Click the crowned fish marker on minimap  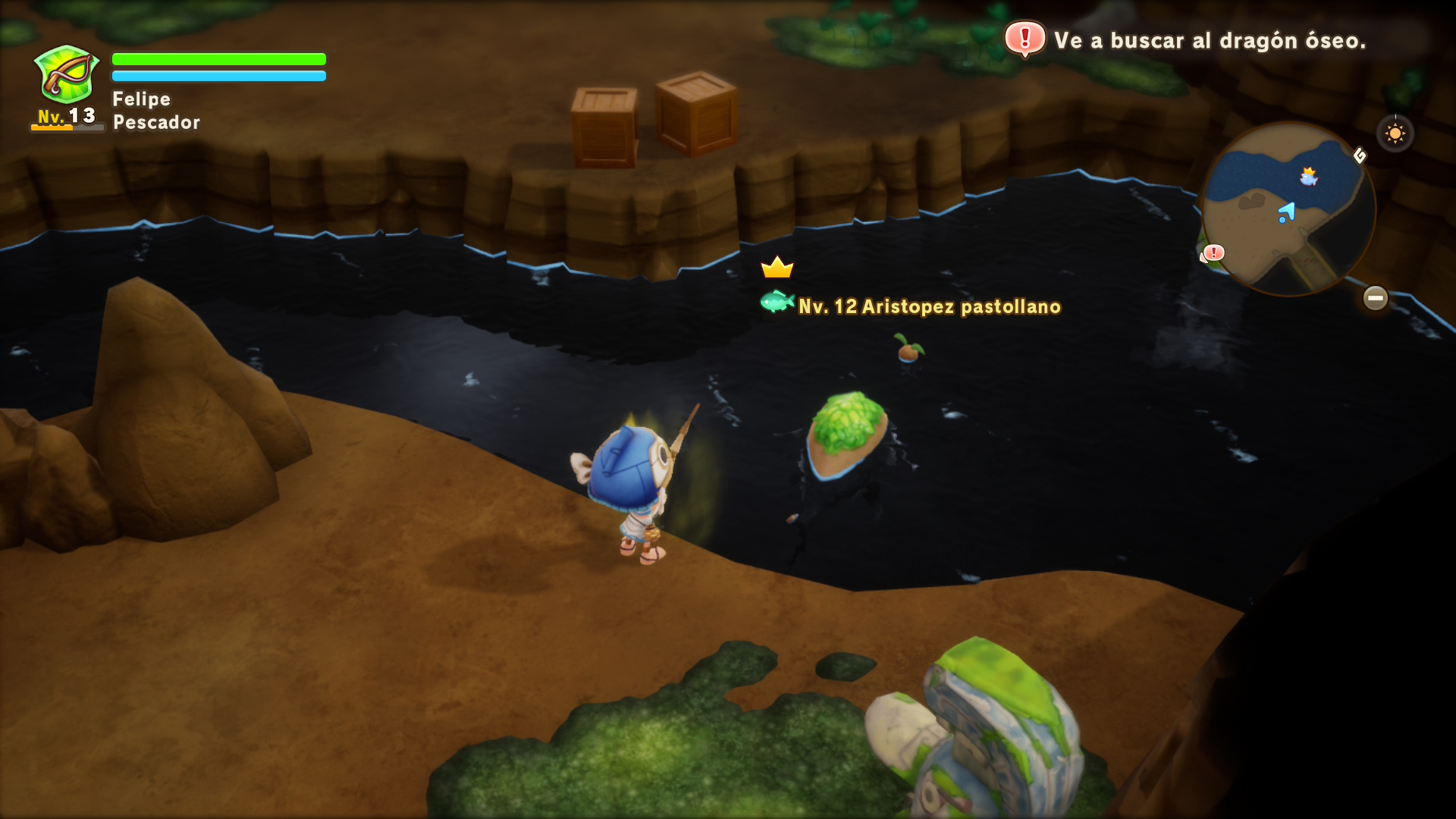tap(1308, 177)
